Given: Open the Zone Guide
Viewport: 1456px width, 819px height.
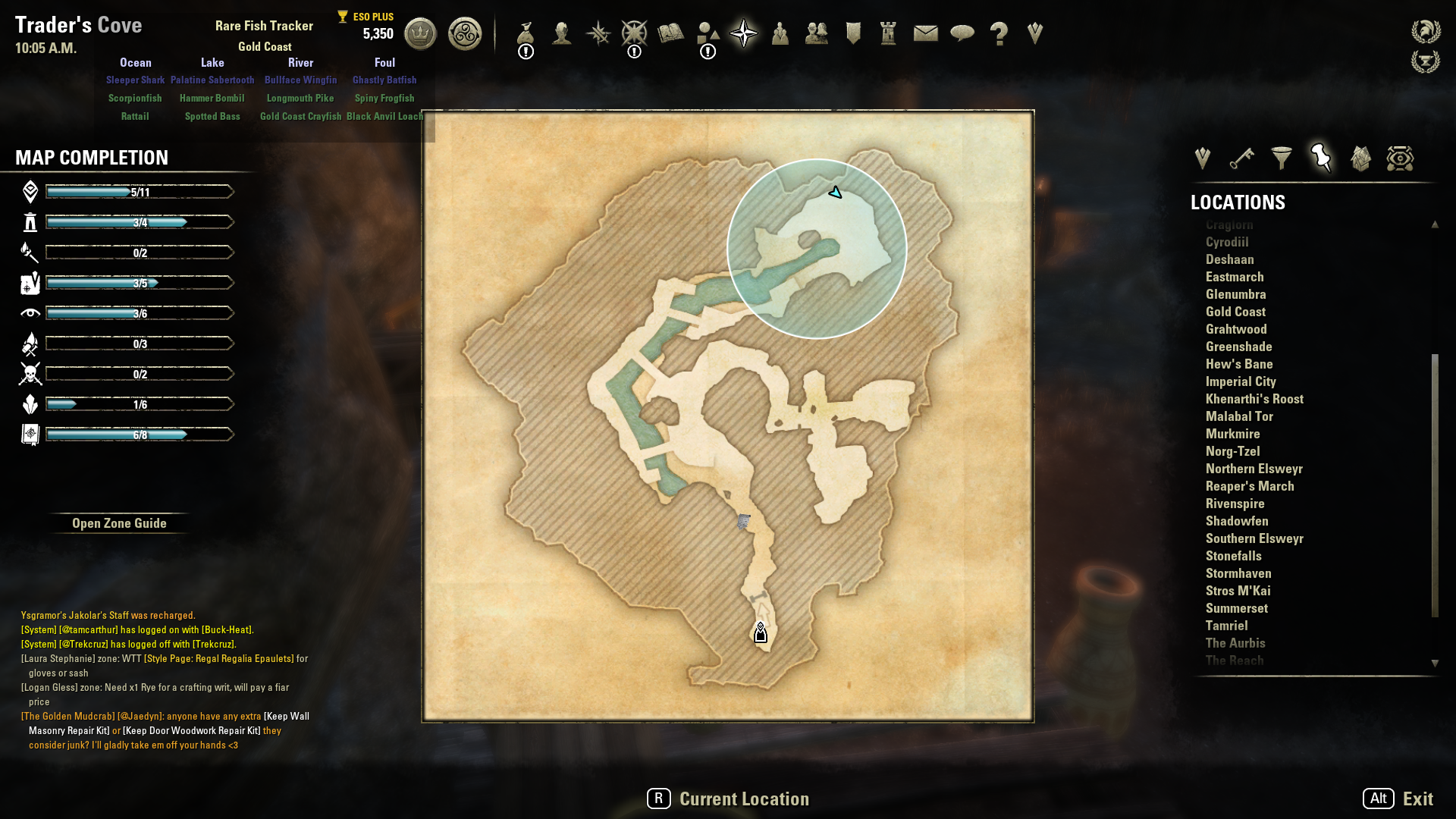Looking at the screenshot, I should click(x=119, y=523).
